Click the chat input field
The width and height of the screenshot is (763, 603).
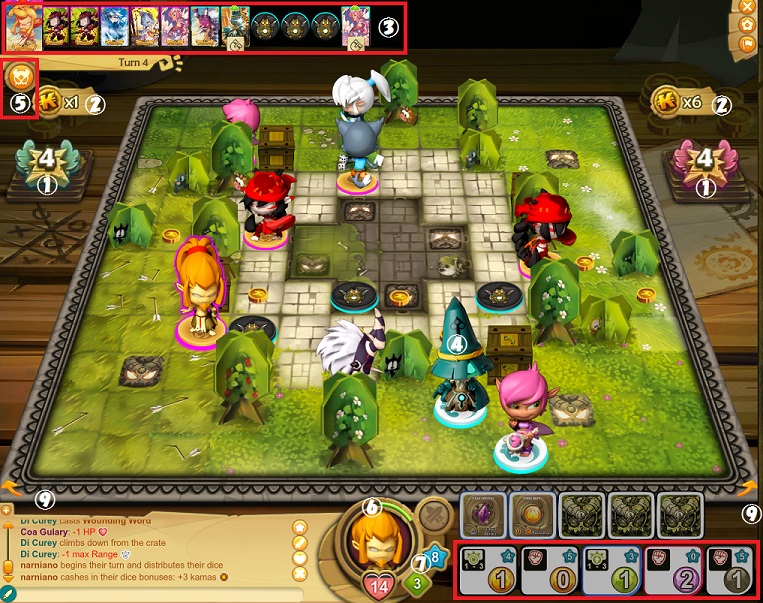[150, 595]
